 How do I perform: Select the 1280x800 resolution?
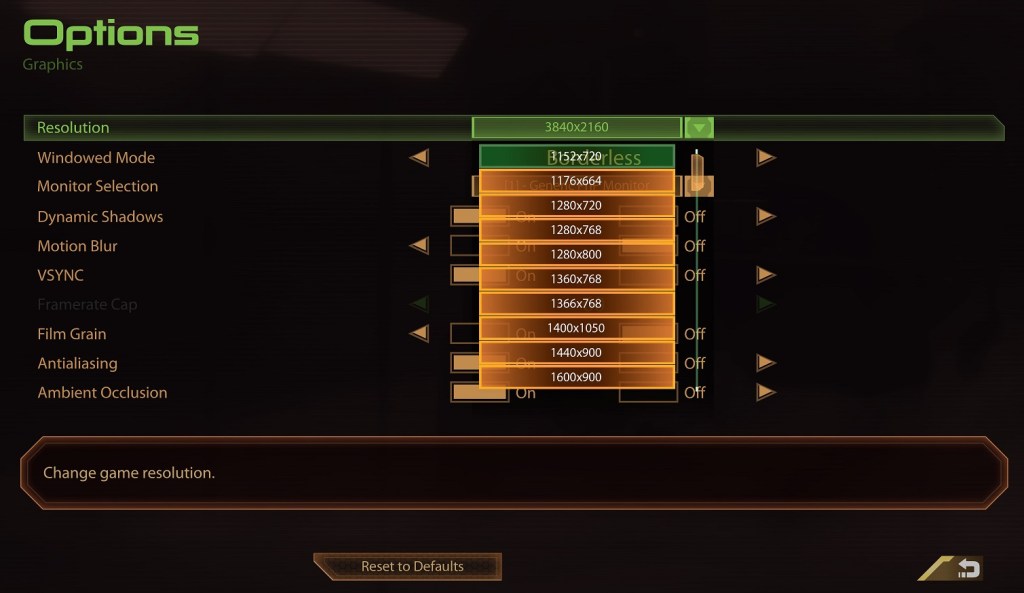click(x=577, y=255)
